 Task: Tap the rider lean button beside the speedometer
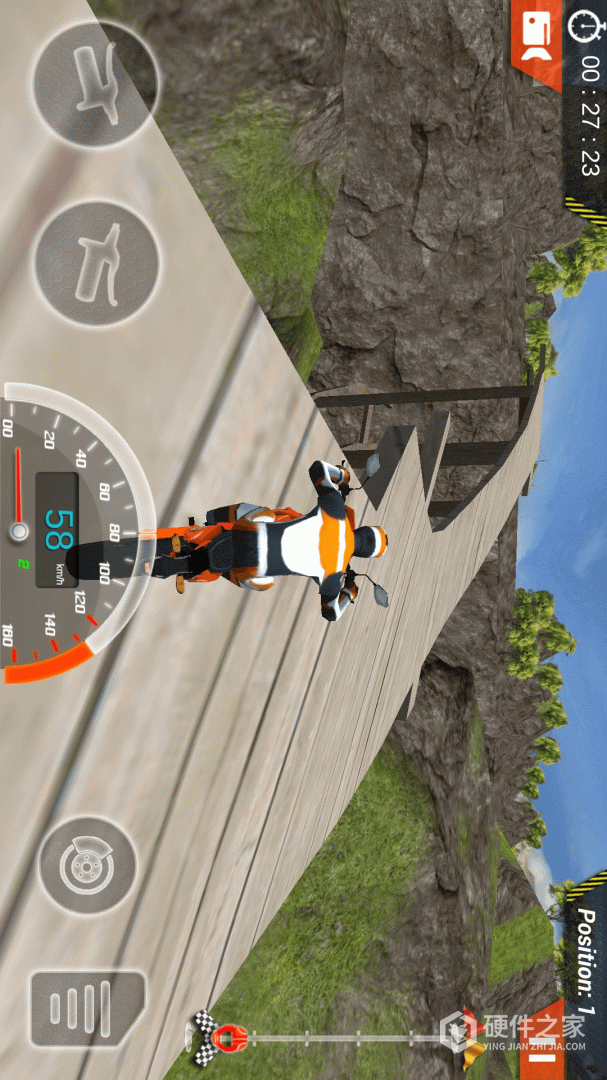[96, 264]
